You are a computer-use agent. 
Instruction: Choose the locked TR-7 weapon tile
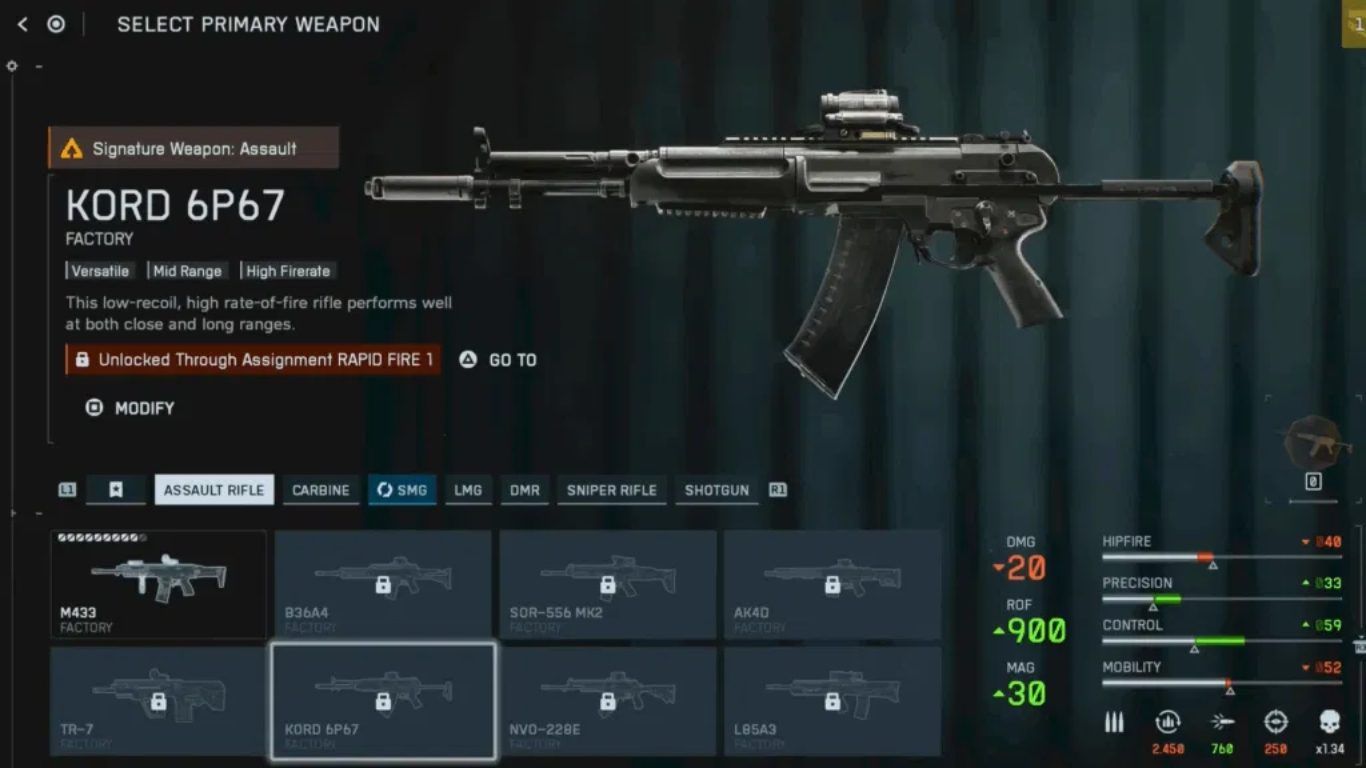click(159, 701)
